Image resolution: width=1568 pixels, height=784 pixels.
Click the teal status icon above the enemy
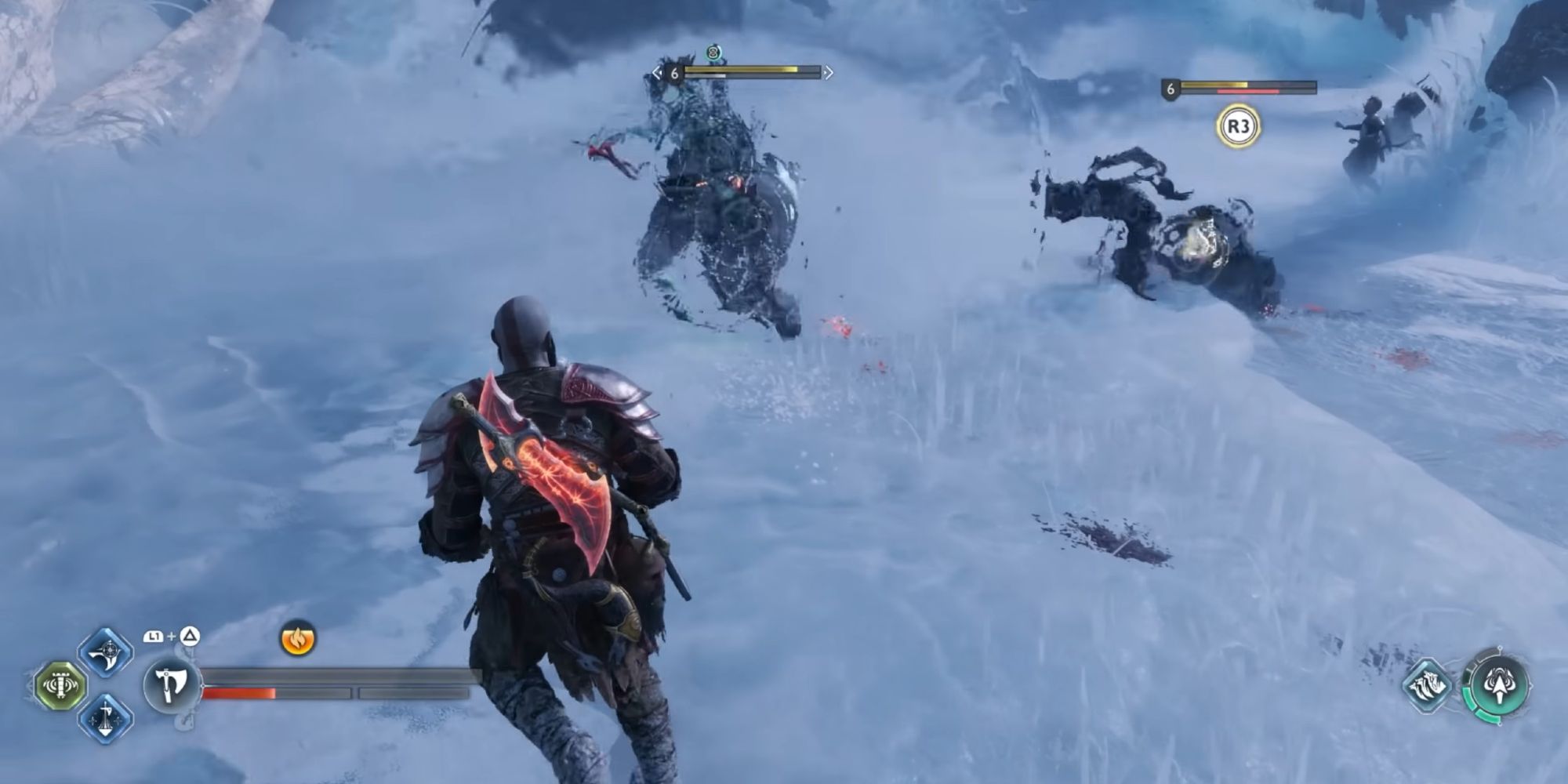click(x=713, y=52)
